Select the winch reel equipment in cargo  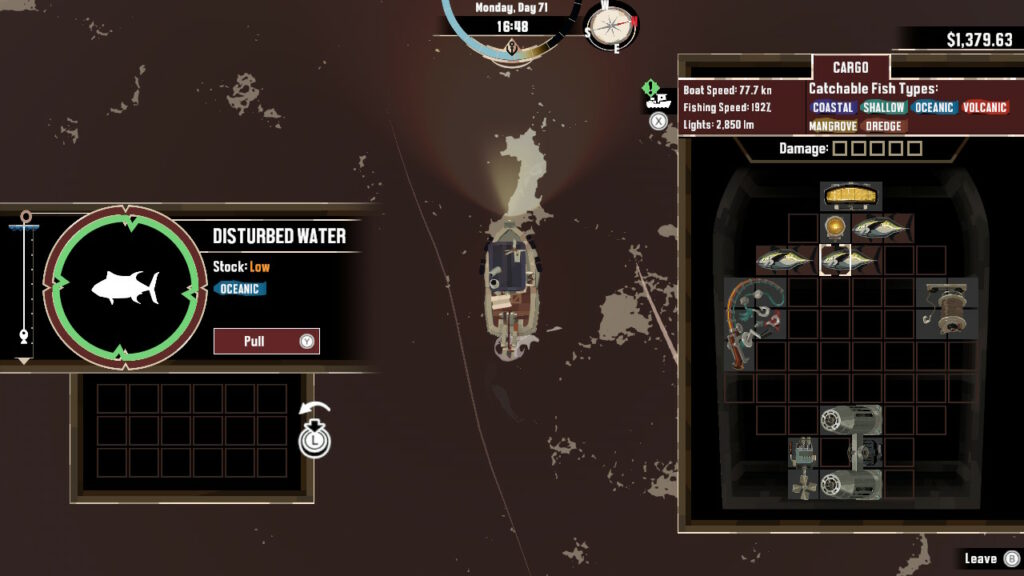(946, 306)
